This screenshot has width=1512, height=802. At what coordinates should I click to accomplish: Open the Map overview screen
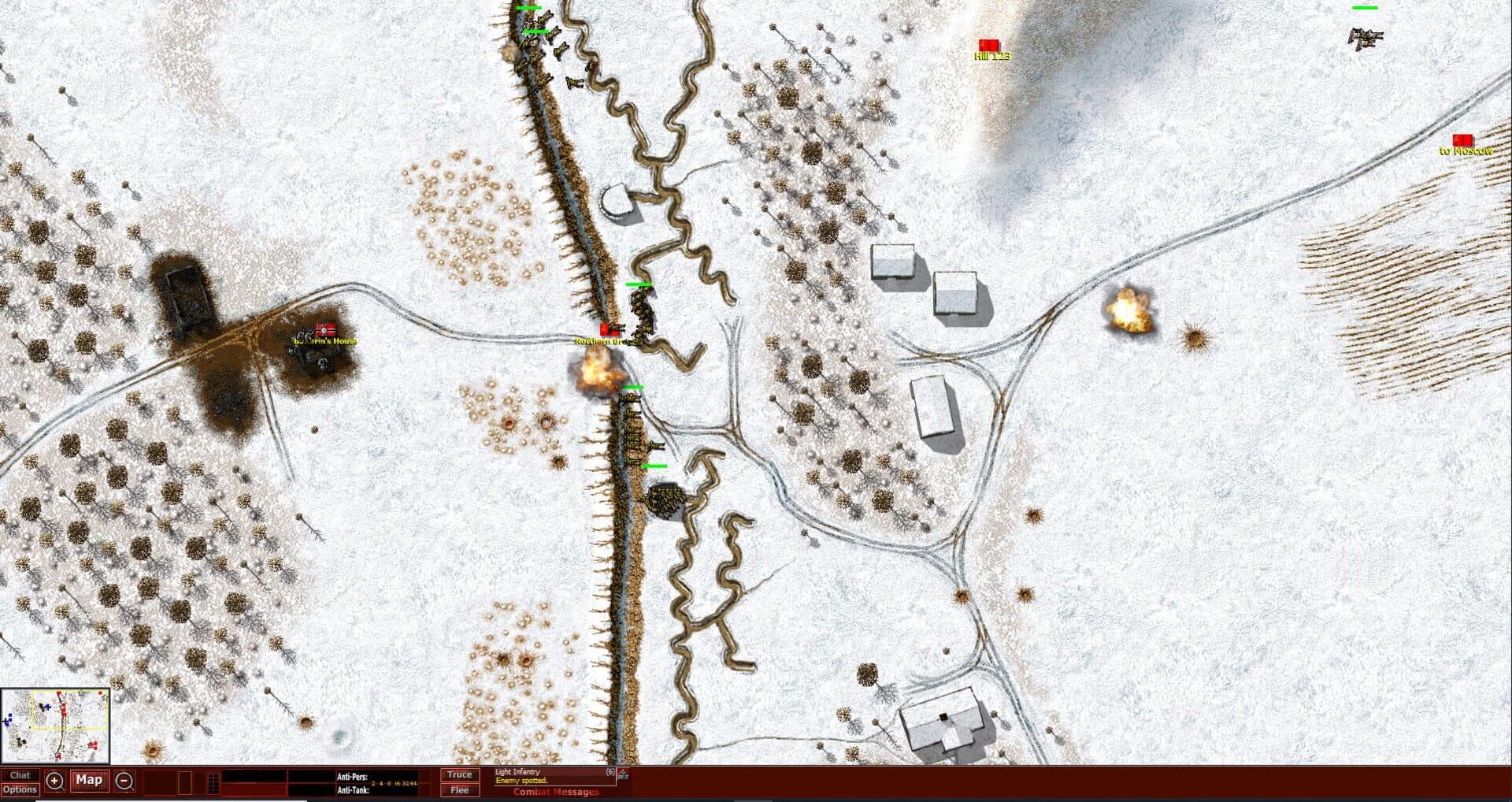89,781
